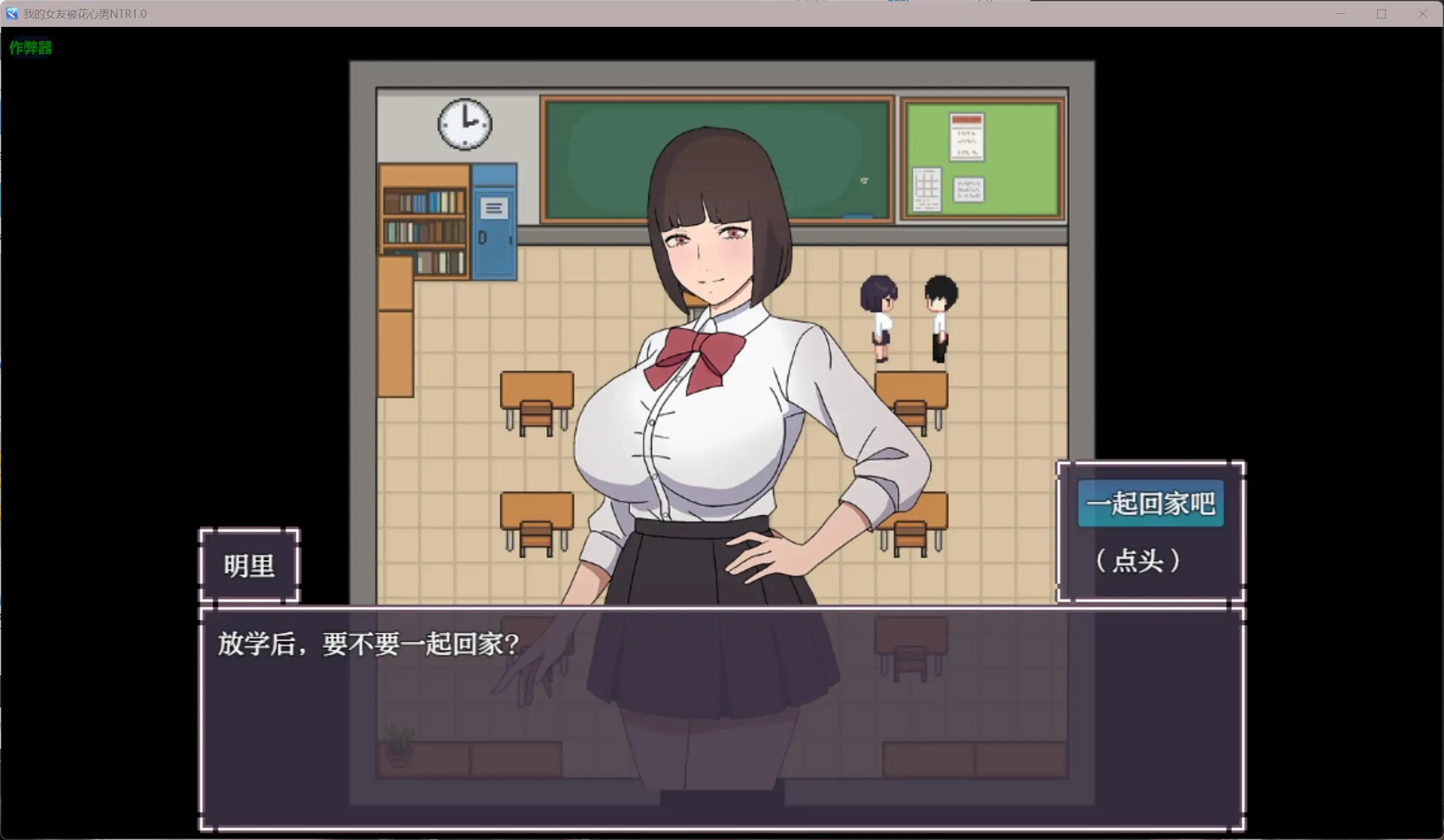Click the game window title bar text
This screenshot has width=1444, height=840.
click(84, 14)
